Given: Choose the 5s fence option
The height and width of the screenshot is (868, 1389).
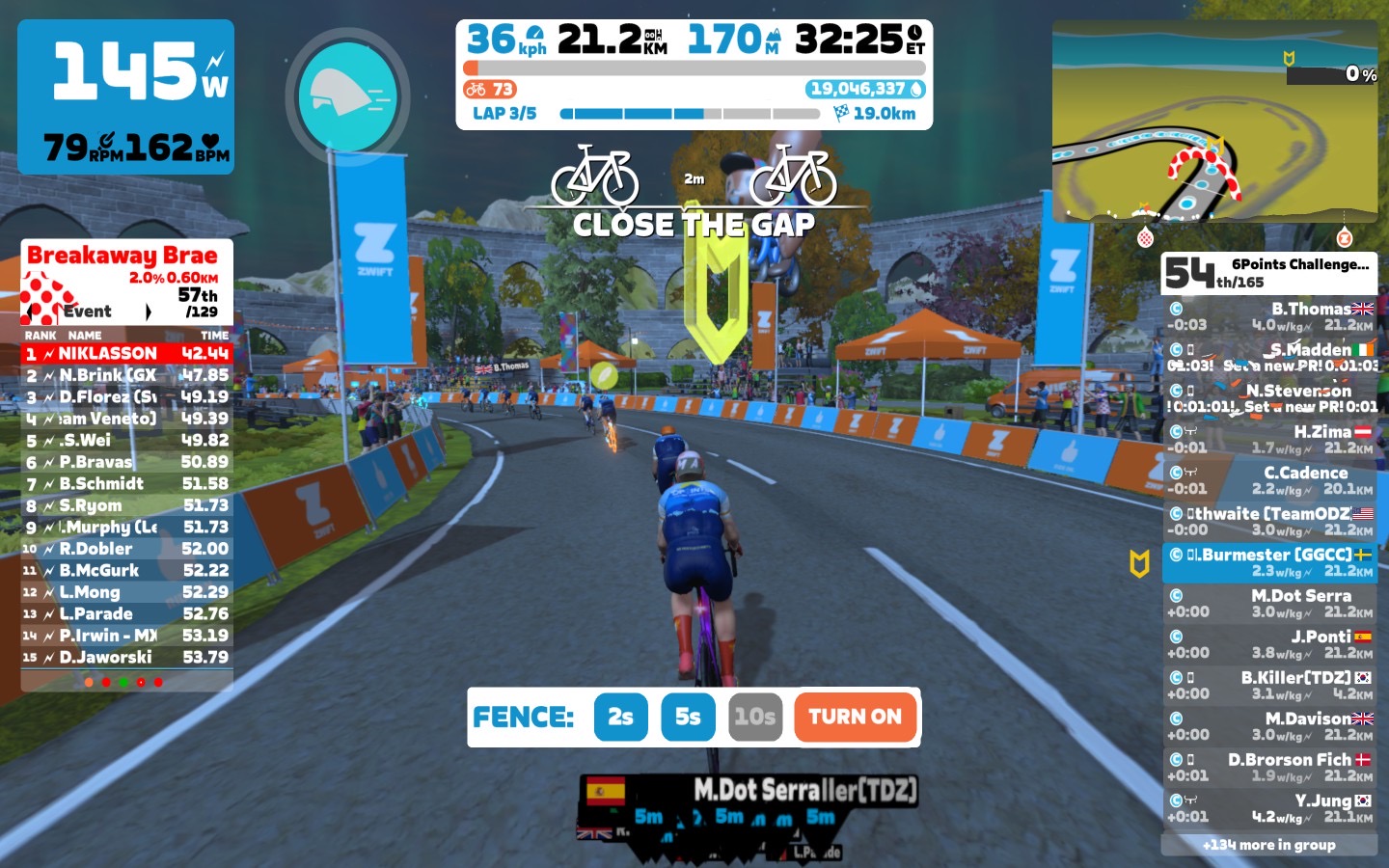Looking at the screenshot, I should pos(688,717).
